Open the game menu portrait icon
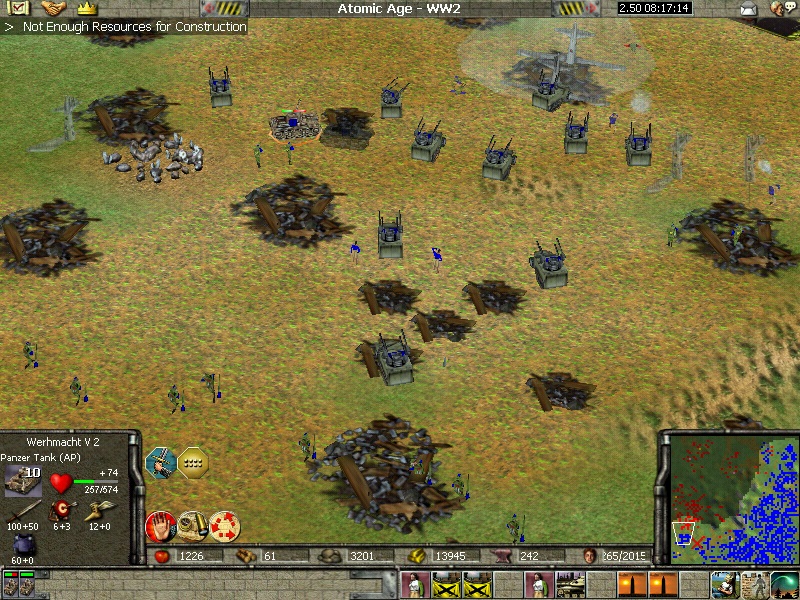This screenshot has height=600, width=800. click(x=780, y=9)
